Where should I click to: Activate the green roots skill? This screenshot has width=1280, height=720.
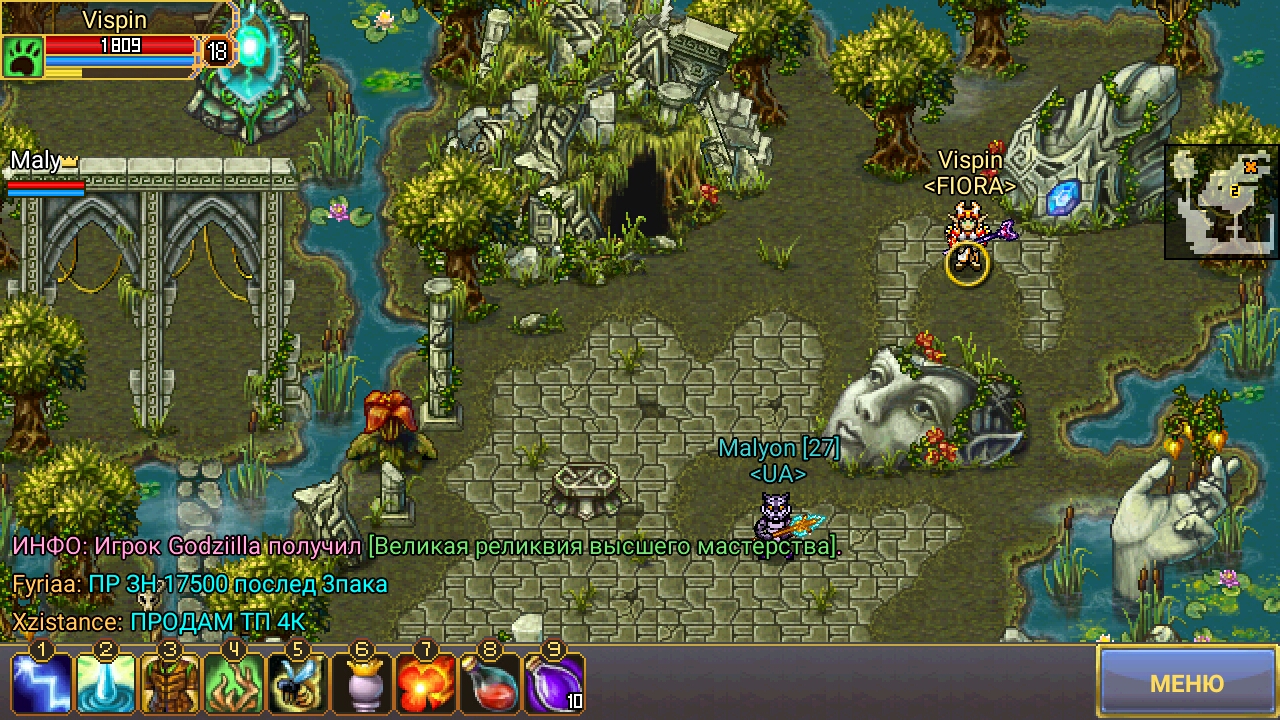coord(234,683)
